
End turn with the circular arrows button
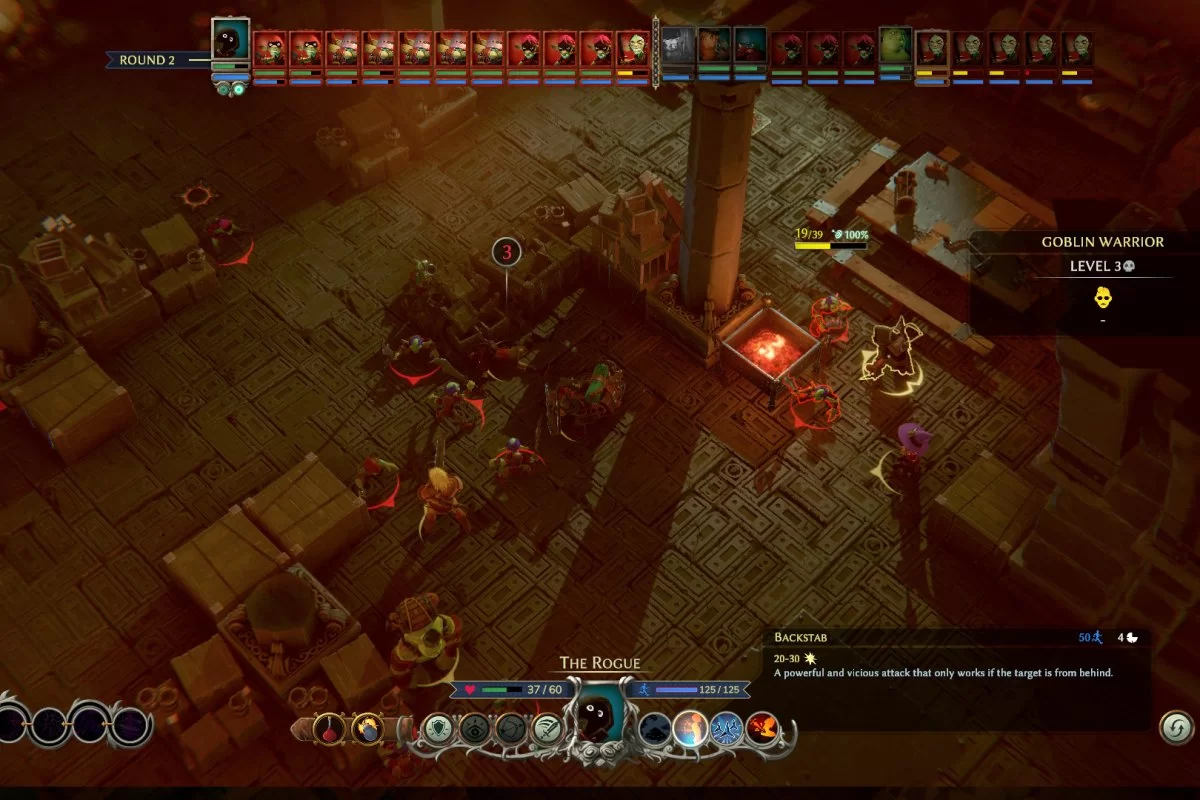(1177, 727)
